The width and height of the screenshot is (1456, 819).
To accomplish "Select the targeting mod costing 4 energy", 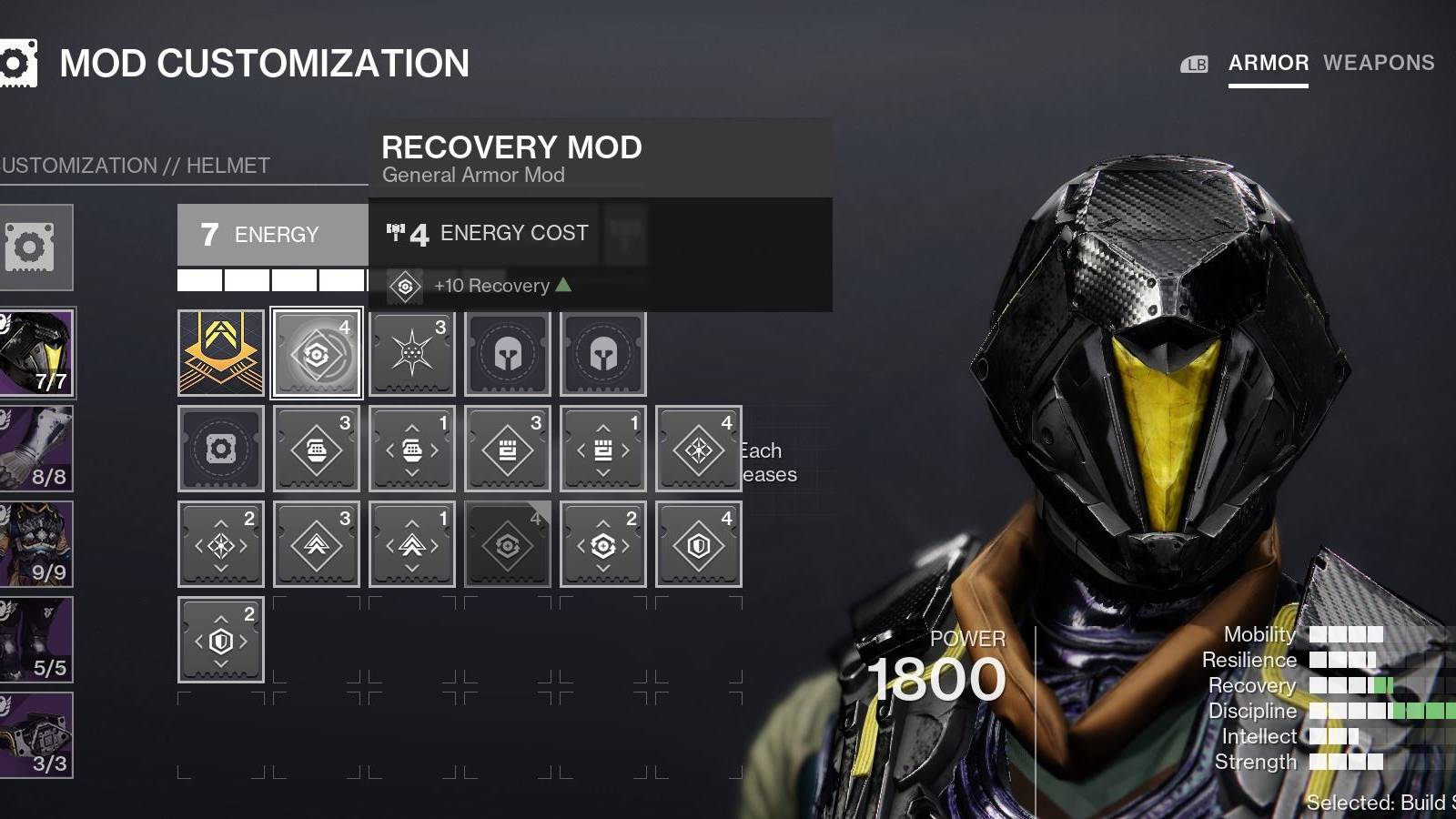I will 699,448.
